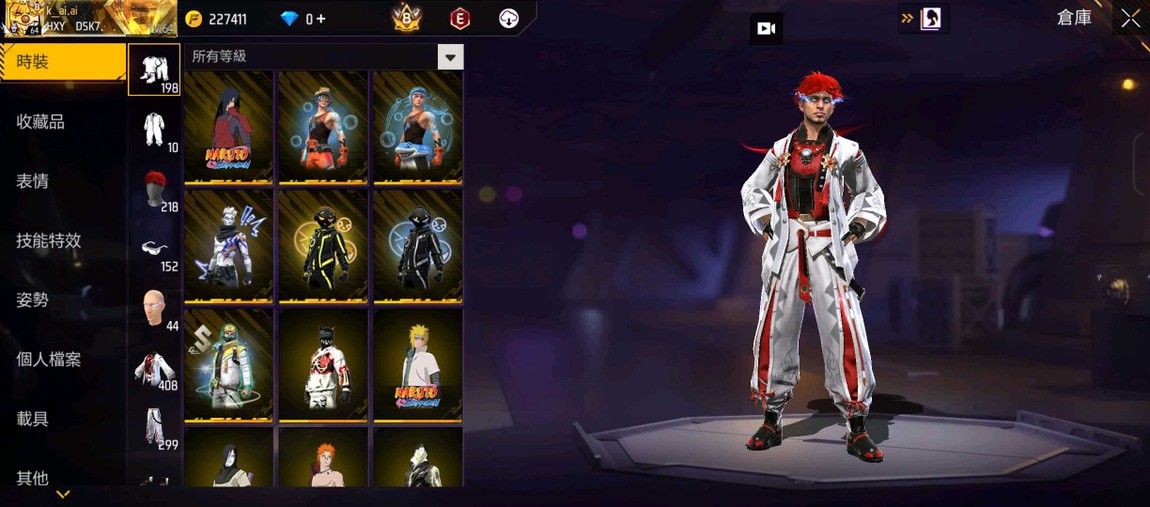Viewport: 1150px width, 507px height.
Task: Choose the black and yellow hooded outfit
Action: [323, 246]
